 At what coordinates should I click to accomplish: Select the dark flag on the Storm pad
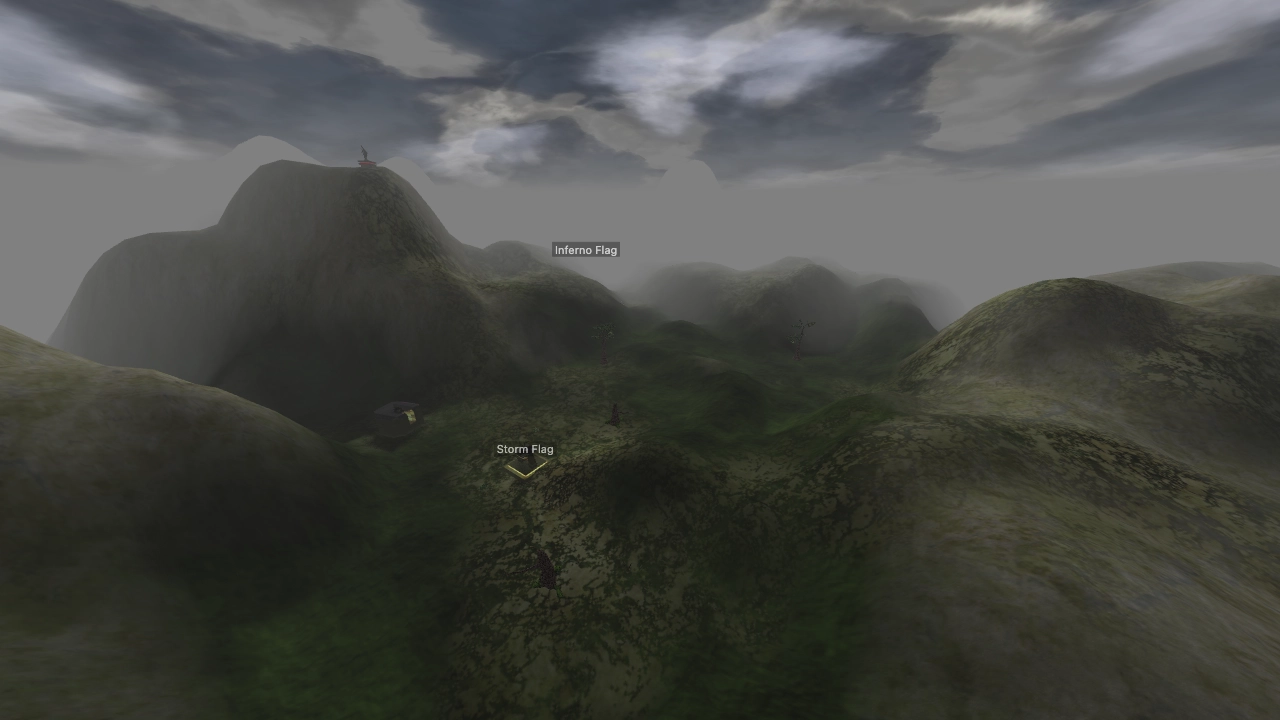pos(523,457)
